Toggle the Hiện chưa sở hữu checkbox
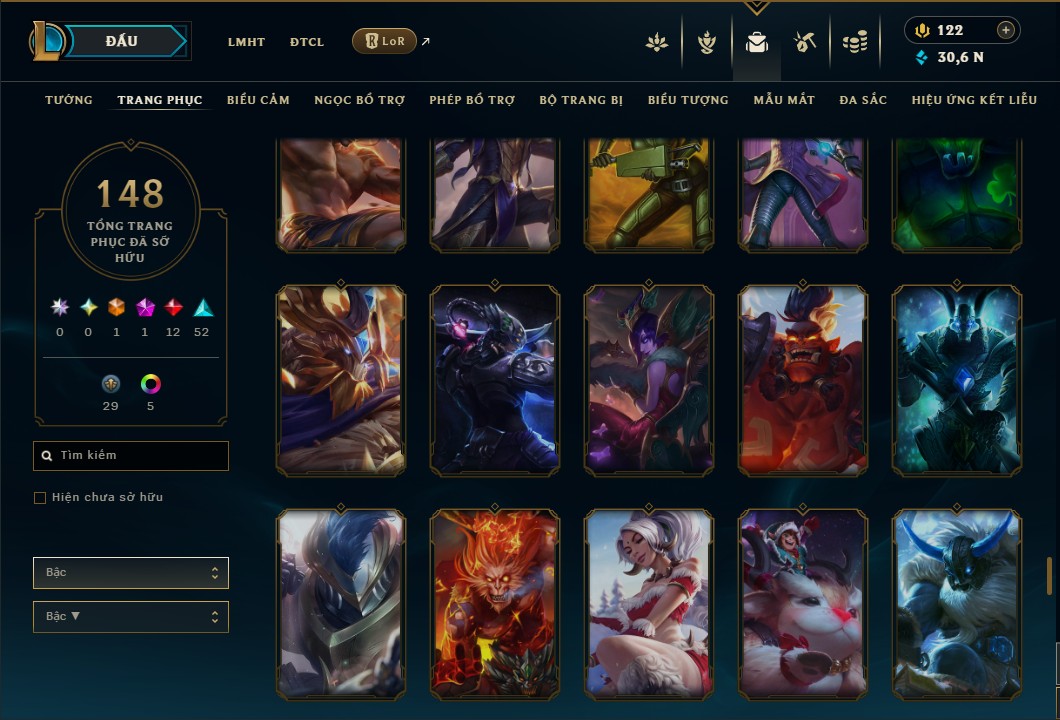This screenshot has height=720, width=1060. click(40, 498)
